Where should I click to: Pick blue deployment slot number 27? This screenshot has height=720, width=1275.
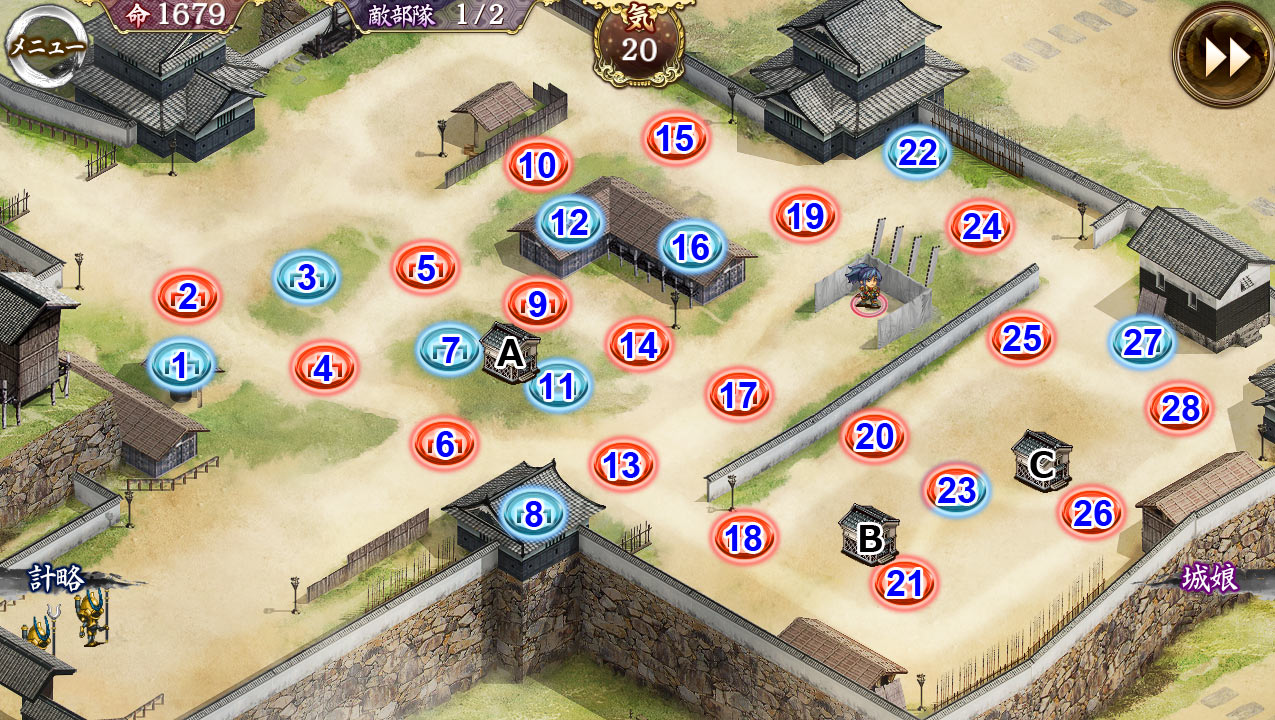[x=1141, y=342]
